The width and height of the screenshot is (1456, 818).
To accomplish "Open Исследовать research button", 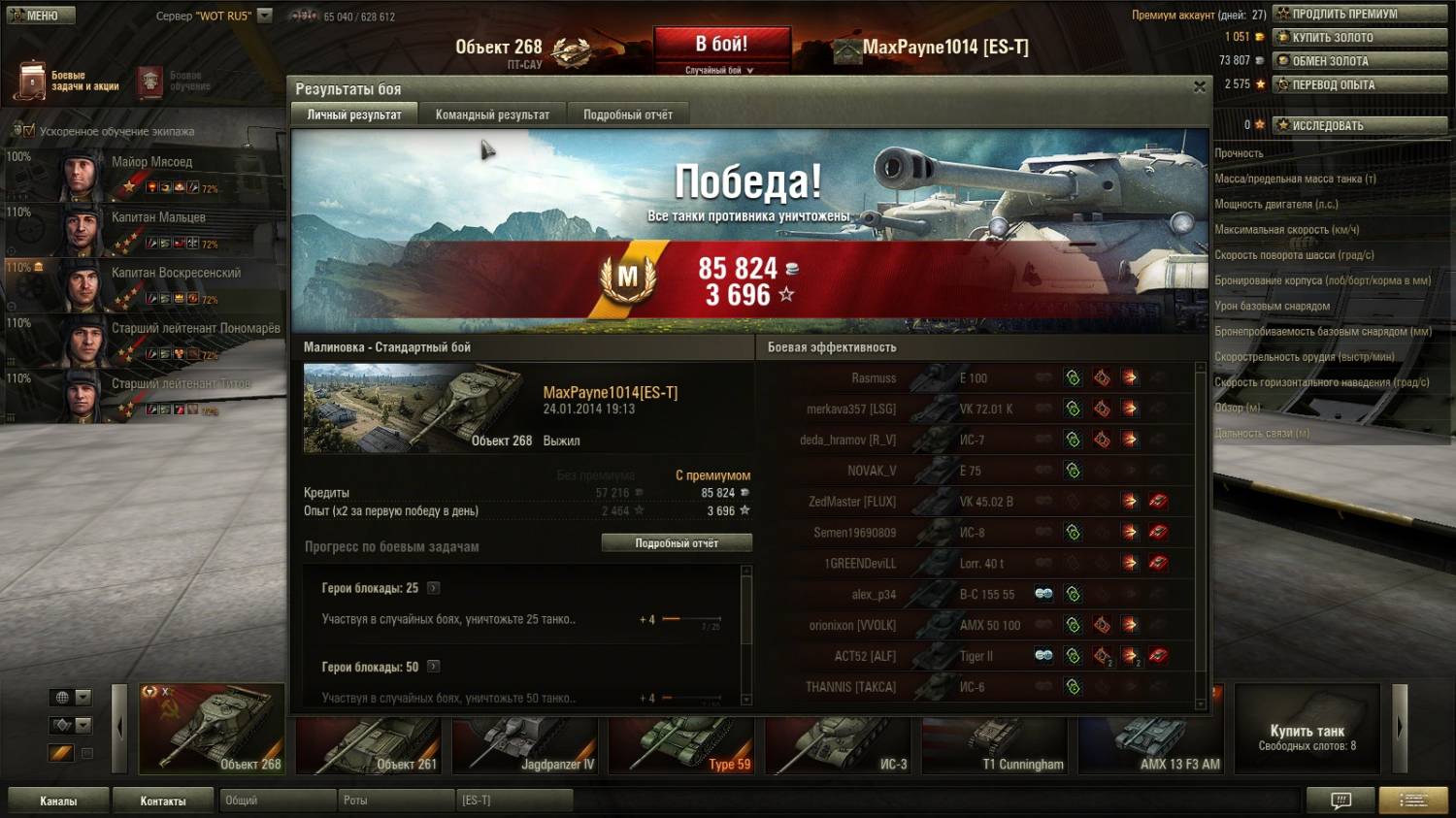I will point(1360,125).
